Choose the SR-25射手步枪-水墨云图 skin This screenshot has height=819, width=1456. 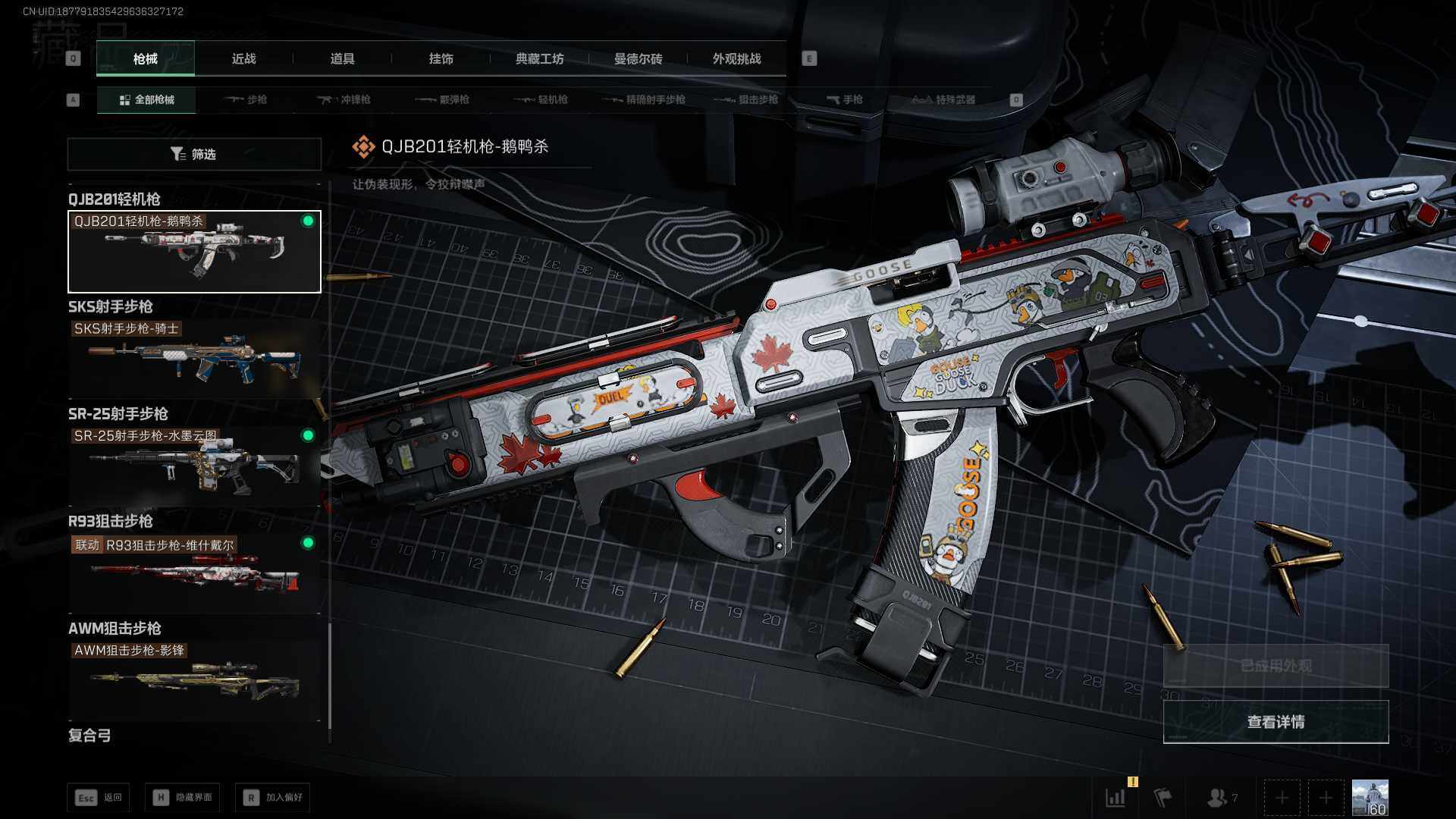pos(194,466)
